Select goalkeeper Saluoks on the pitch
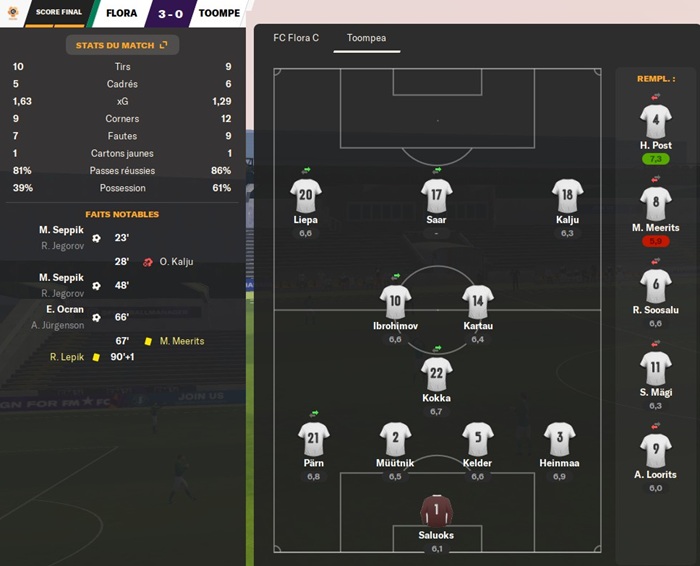Viewport: 700px width, 566px height. [x=437, y=510]
